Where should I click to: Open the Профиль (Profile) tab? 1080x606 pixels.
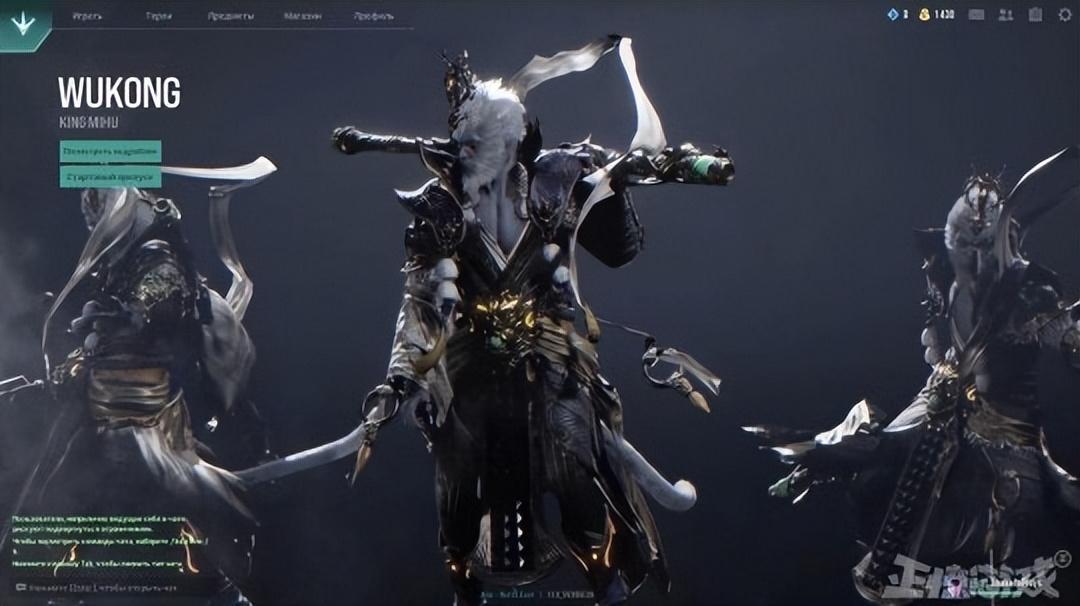coord(373,16)
